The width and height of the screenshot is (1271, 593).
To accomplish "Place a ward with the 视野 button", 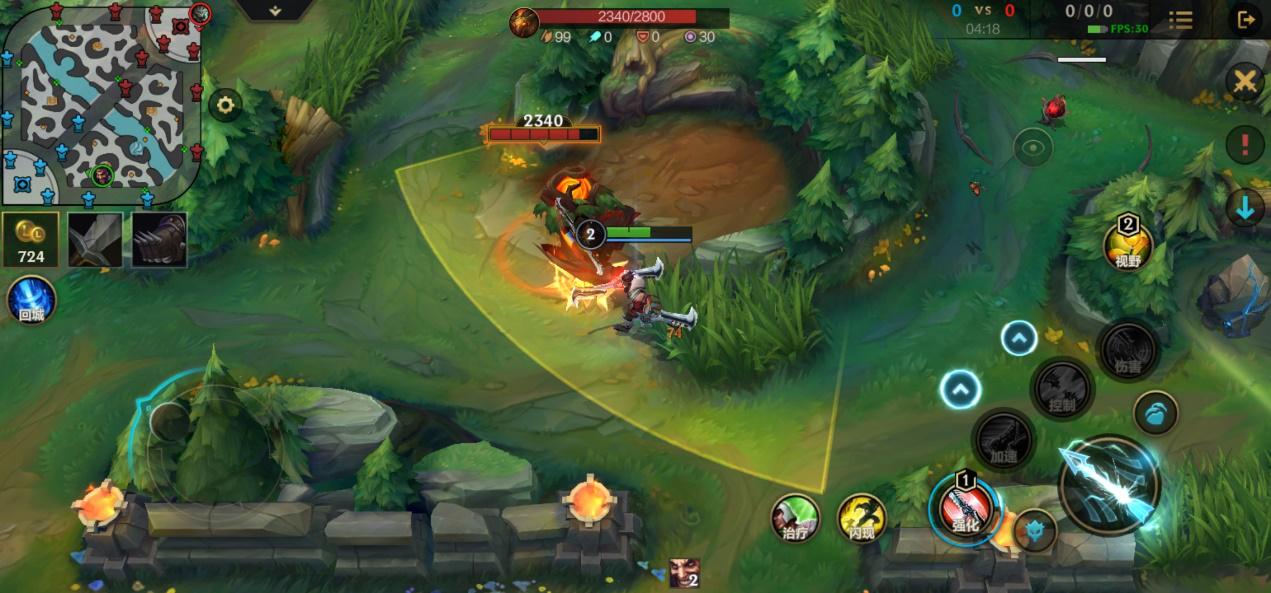I will tap(1128, 246).
